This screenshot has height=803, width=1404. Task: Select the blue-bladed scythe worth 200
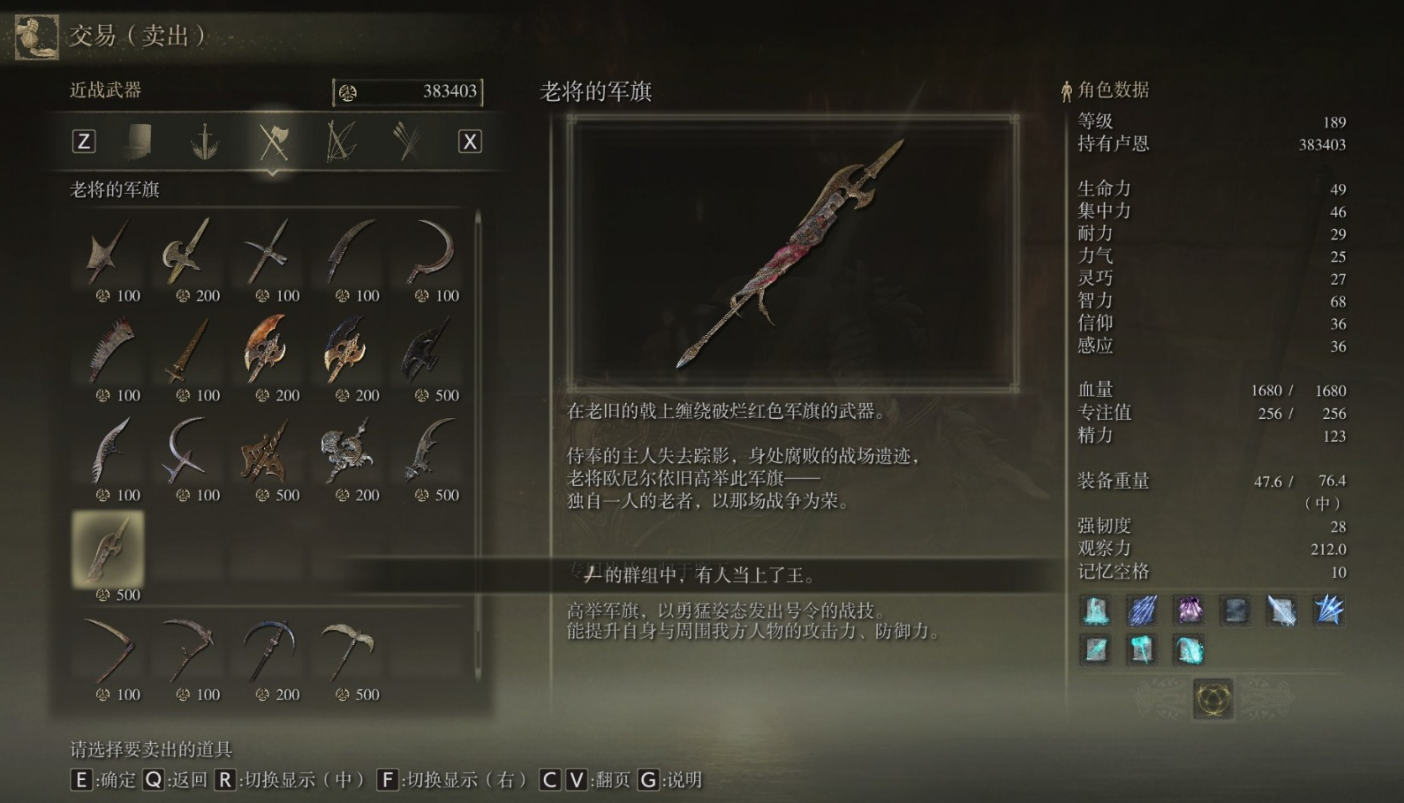tap(267, 649)
